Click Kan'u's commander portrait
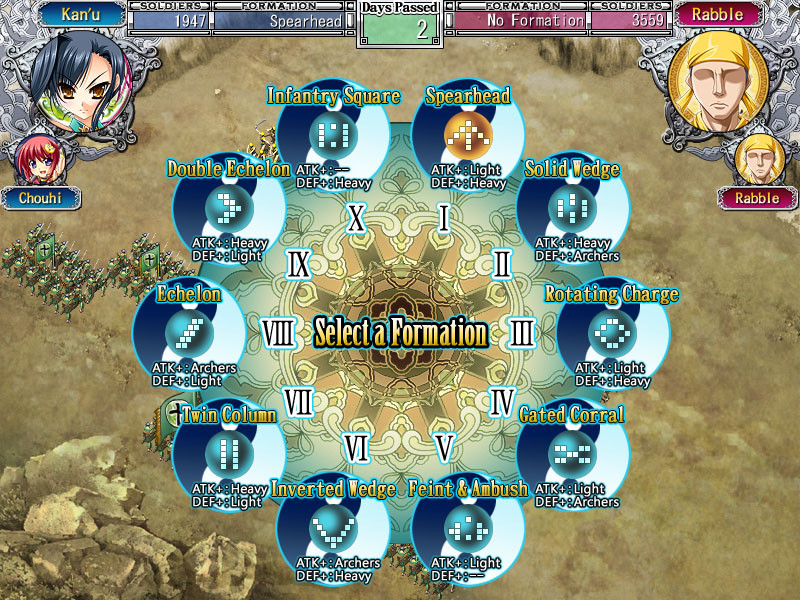This screenshot has height=600, width=800. 72,78
